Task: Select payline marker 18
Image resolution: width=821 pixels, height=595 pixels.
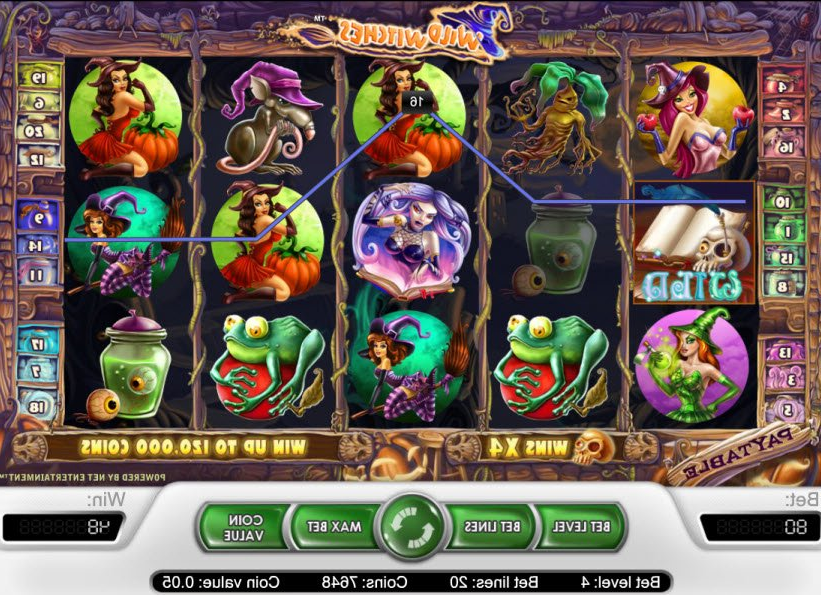Action: (x=37, y=407)
